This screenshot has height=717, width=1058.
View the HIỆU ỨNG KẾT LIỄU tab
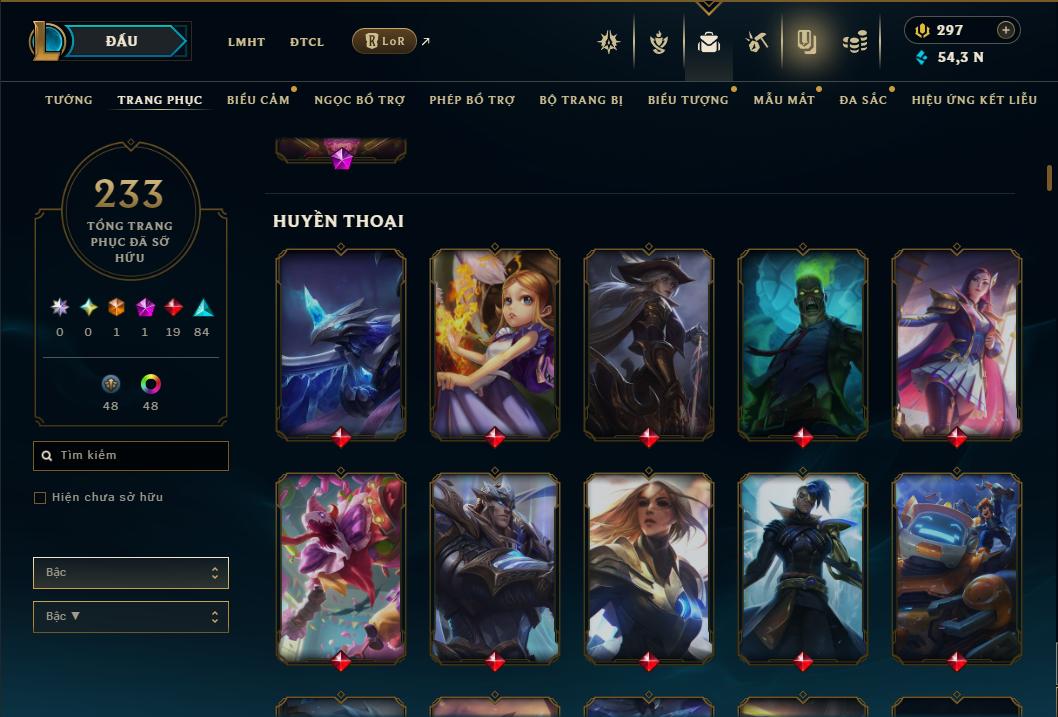click(x=974, y=100)
